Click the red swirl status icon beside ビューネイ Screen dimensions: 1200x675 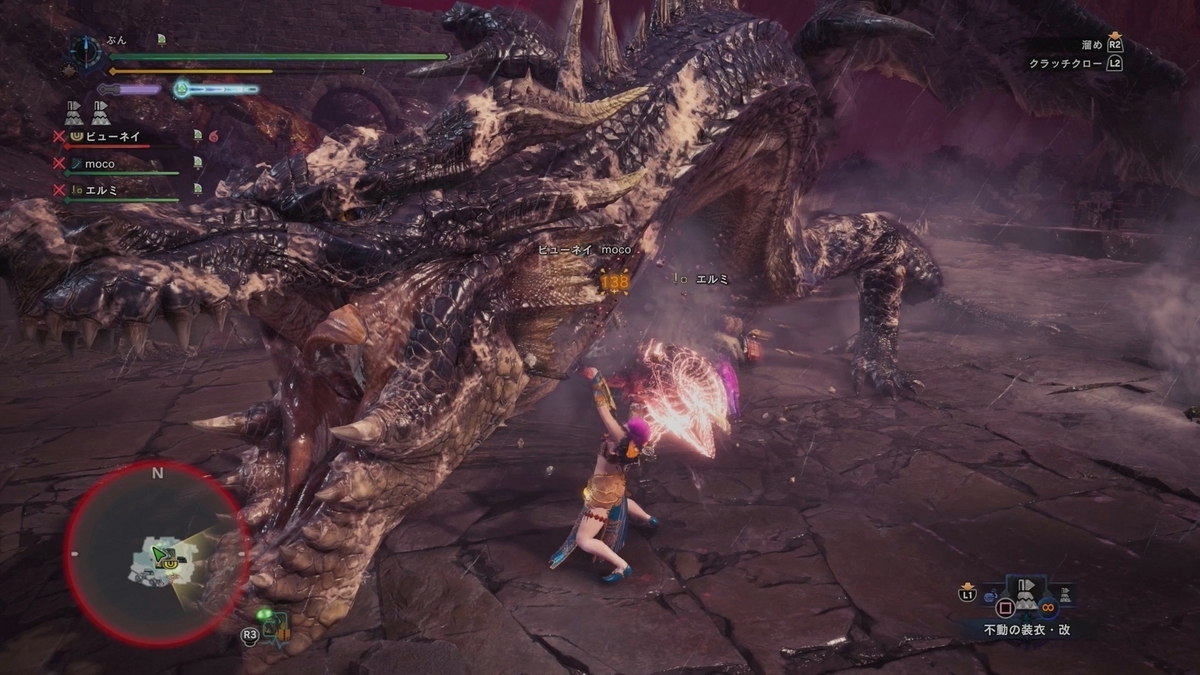click(x=213, y=136)
